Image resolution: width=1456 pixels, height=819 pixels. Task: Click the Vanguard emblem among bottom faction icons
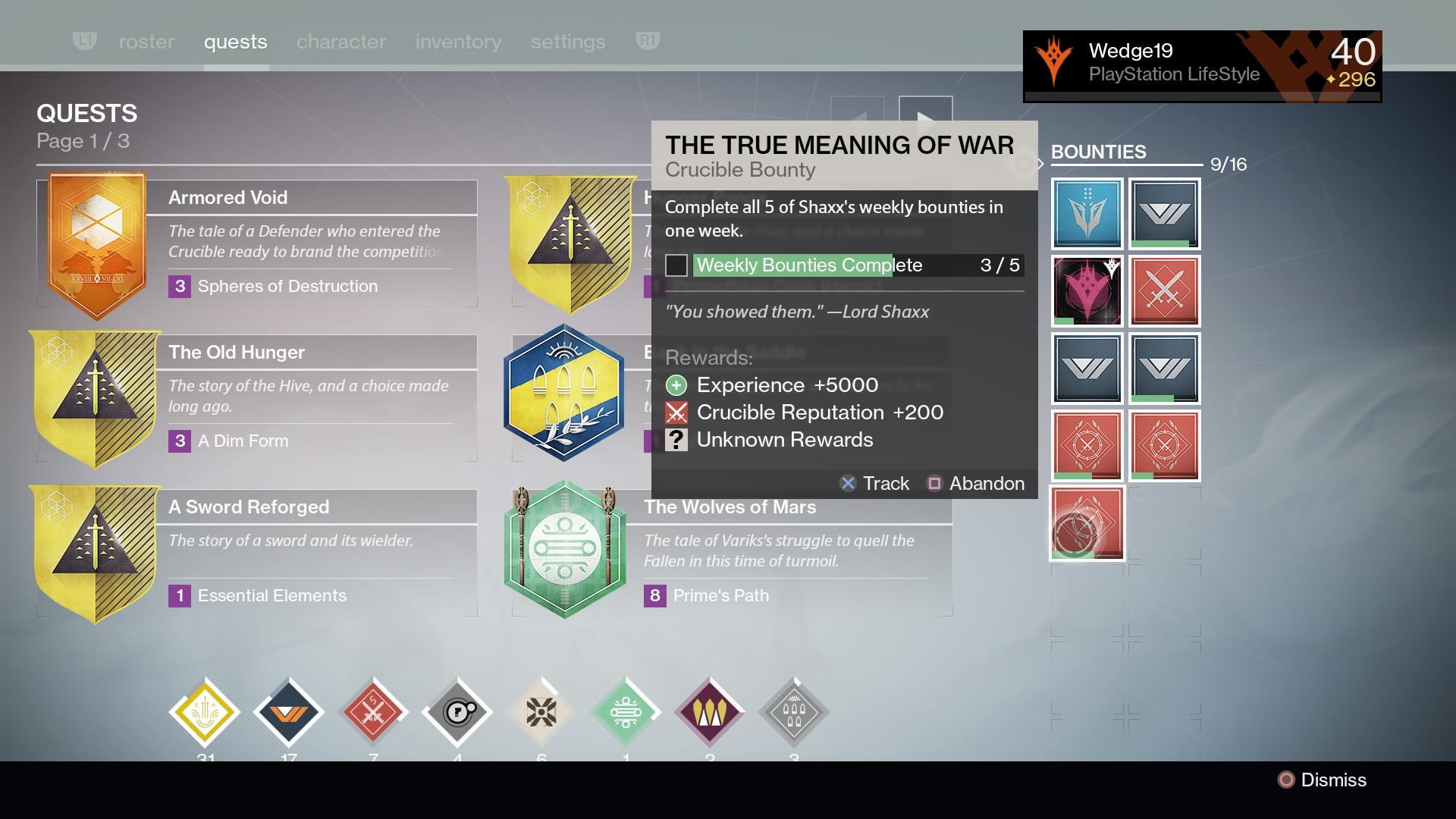click(289, 711)
